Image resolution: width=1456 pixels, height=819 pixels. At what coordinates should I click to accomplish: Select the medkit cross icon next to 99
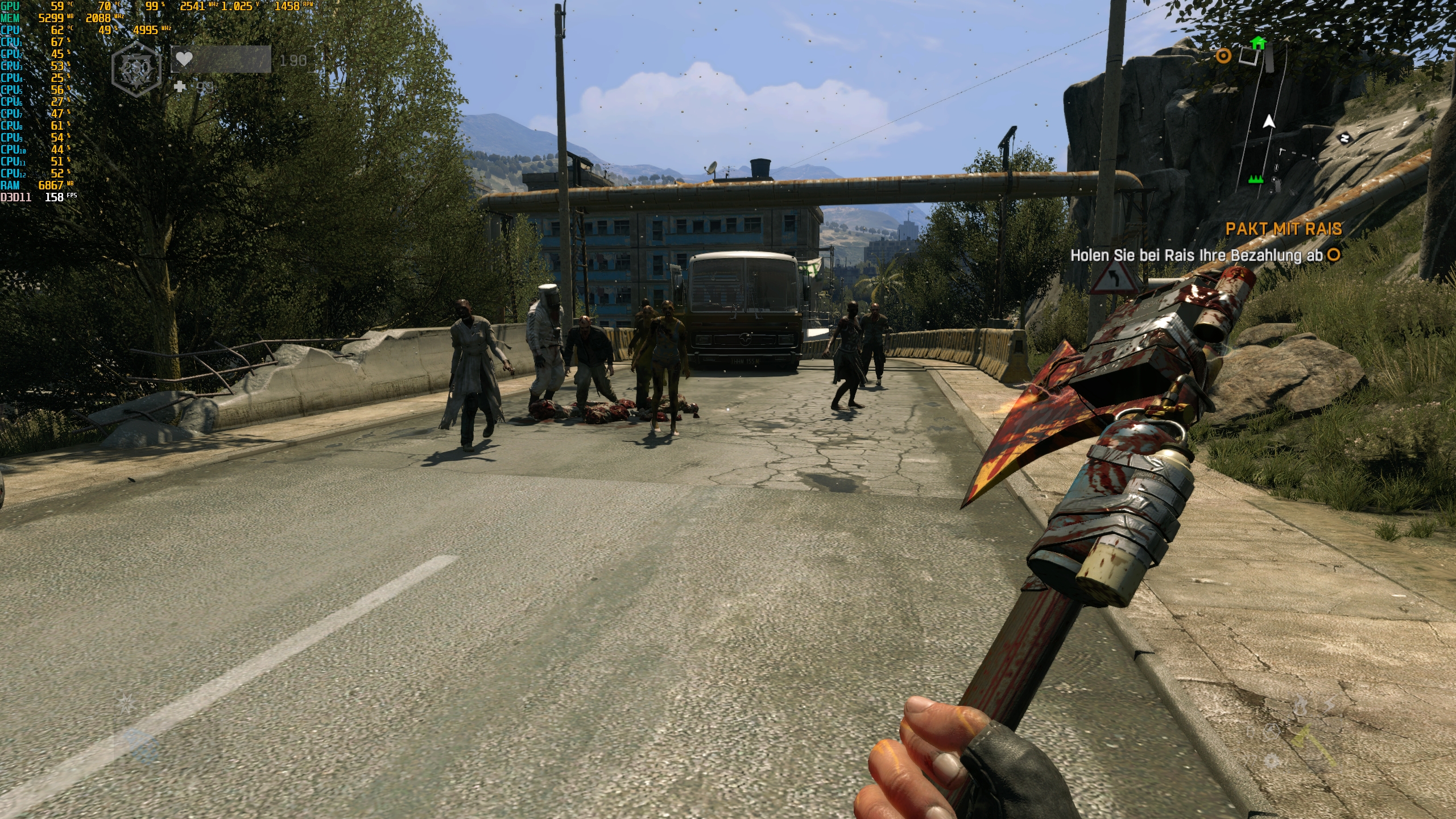click(x=181, y=88)
